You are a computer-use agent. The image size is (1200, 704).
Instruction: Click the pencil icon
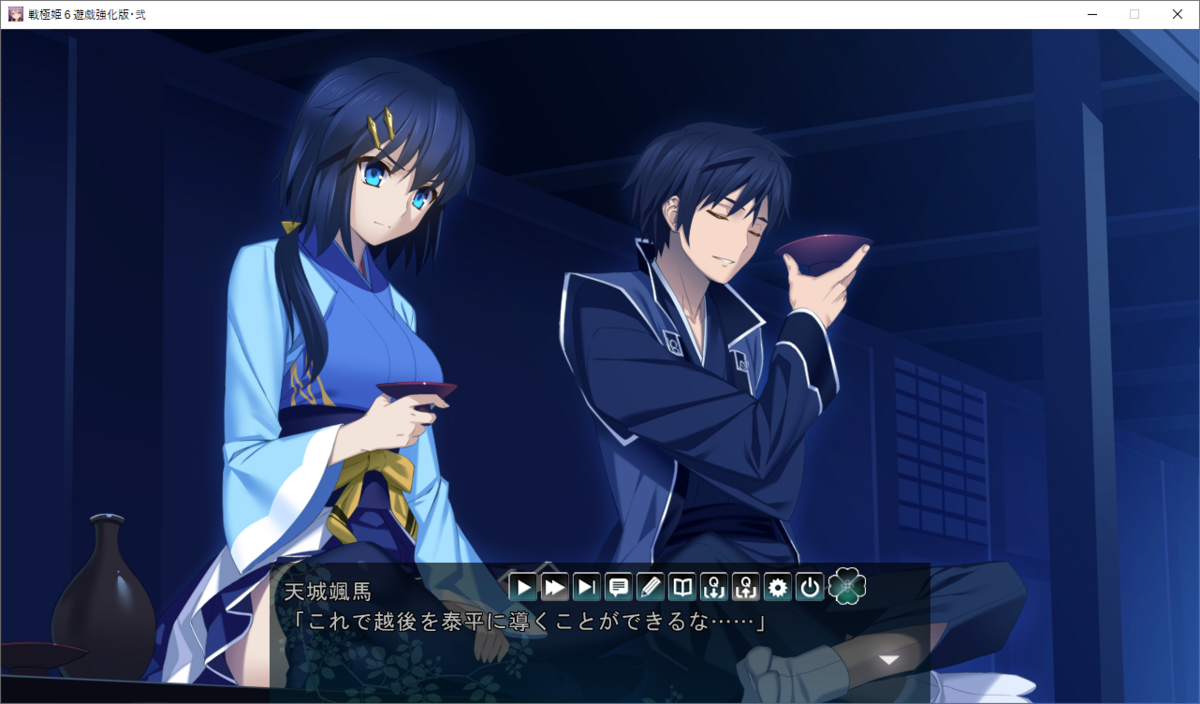coord(650,587)
